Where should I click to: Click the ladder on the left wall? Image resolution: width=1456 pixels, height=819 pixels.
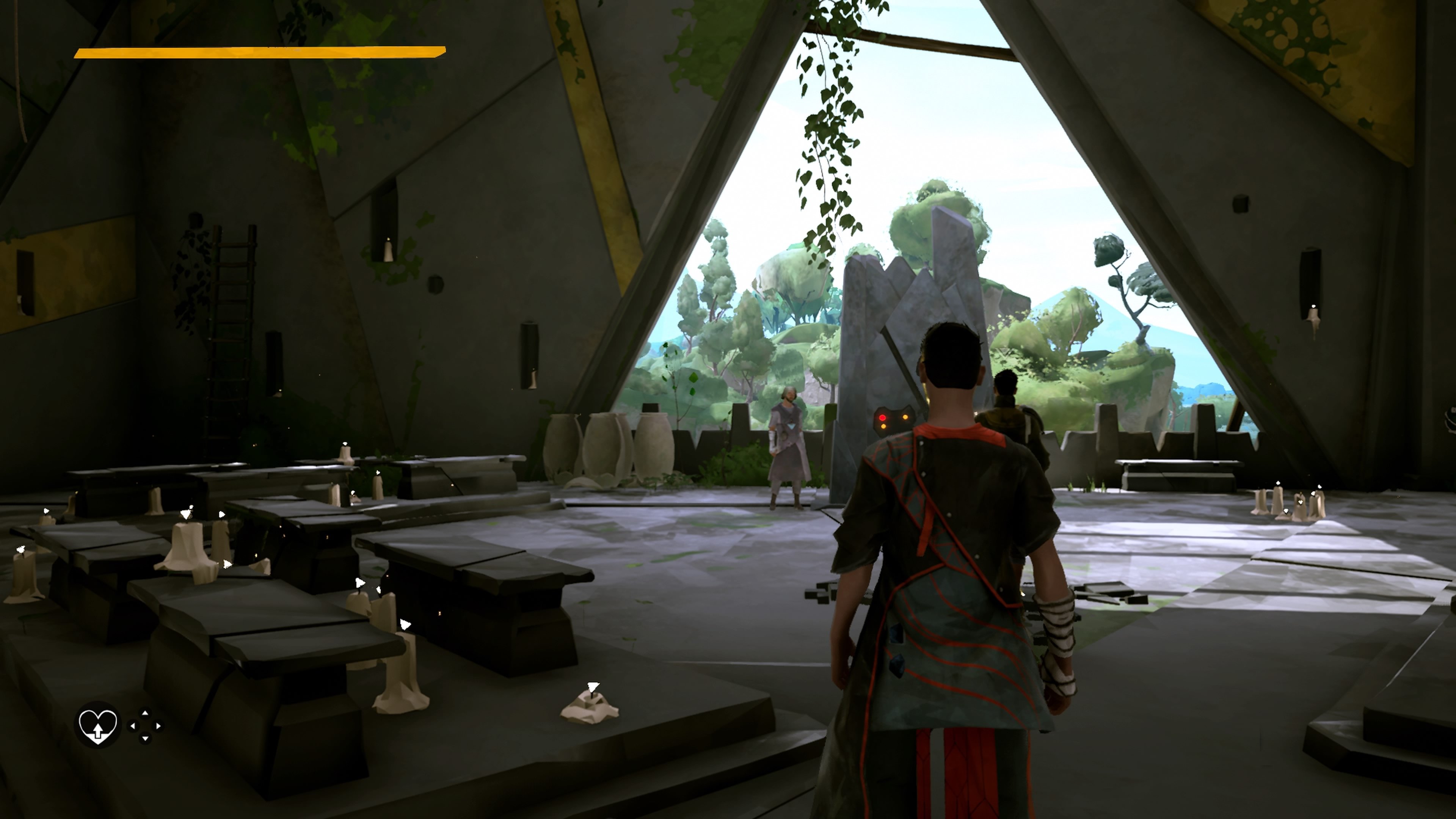232,305
